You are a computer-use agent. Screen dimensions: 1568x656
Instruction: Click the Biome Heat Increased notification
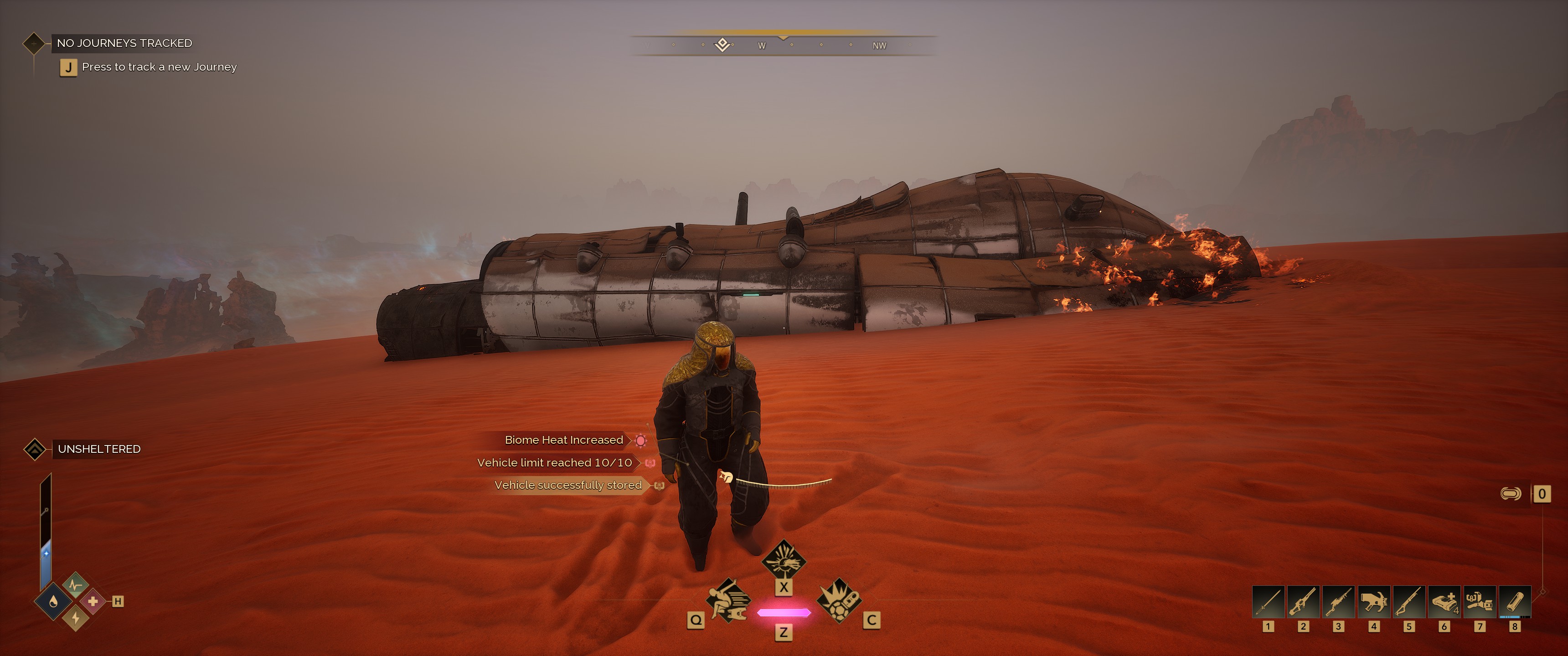[564, 440]
